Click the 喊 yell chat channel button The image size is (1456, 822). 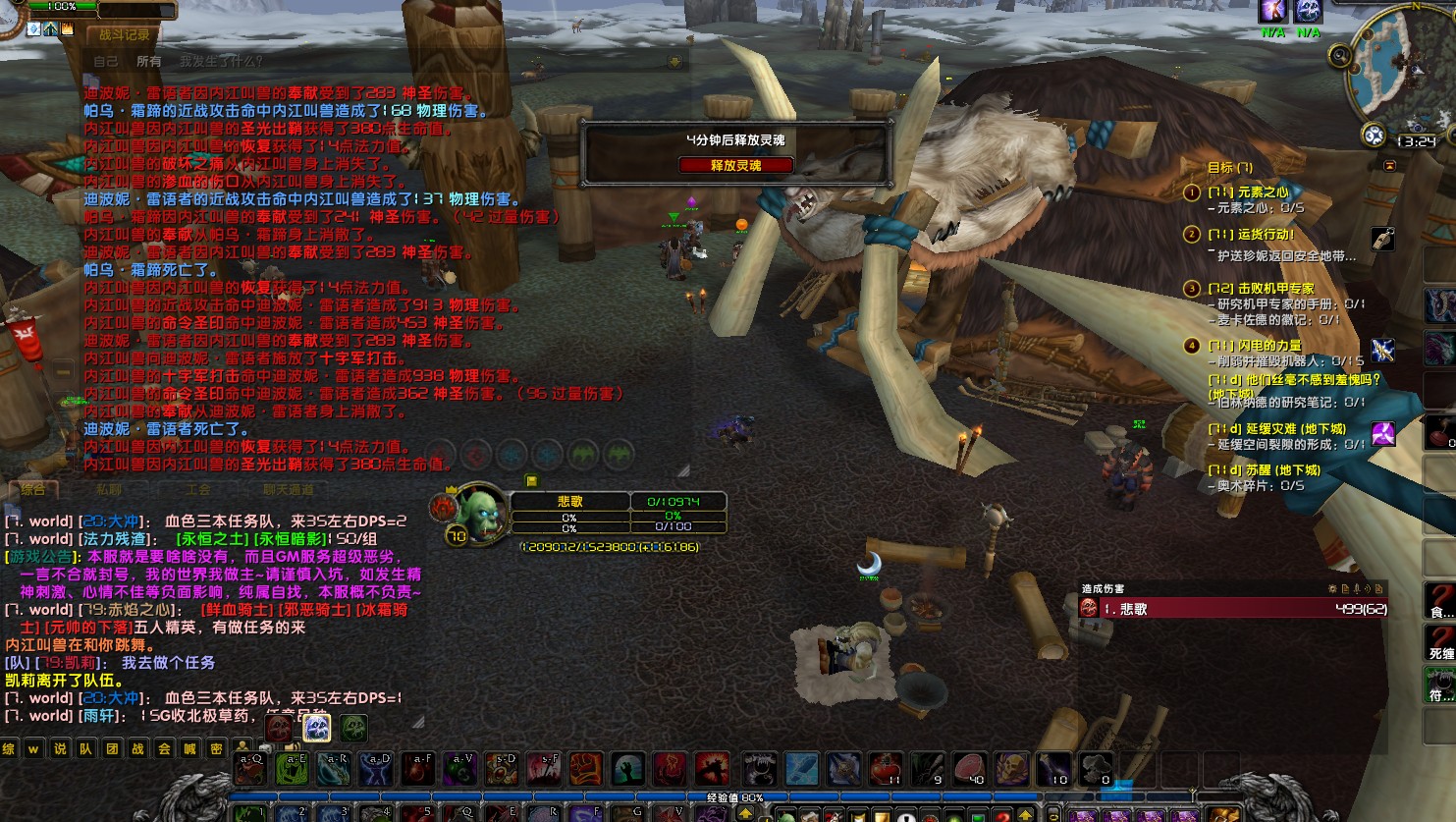[x=190, y=749]
